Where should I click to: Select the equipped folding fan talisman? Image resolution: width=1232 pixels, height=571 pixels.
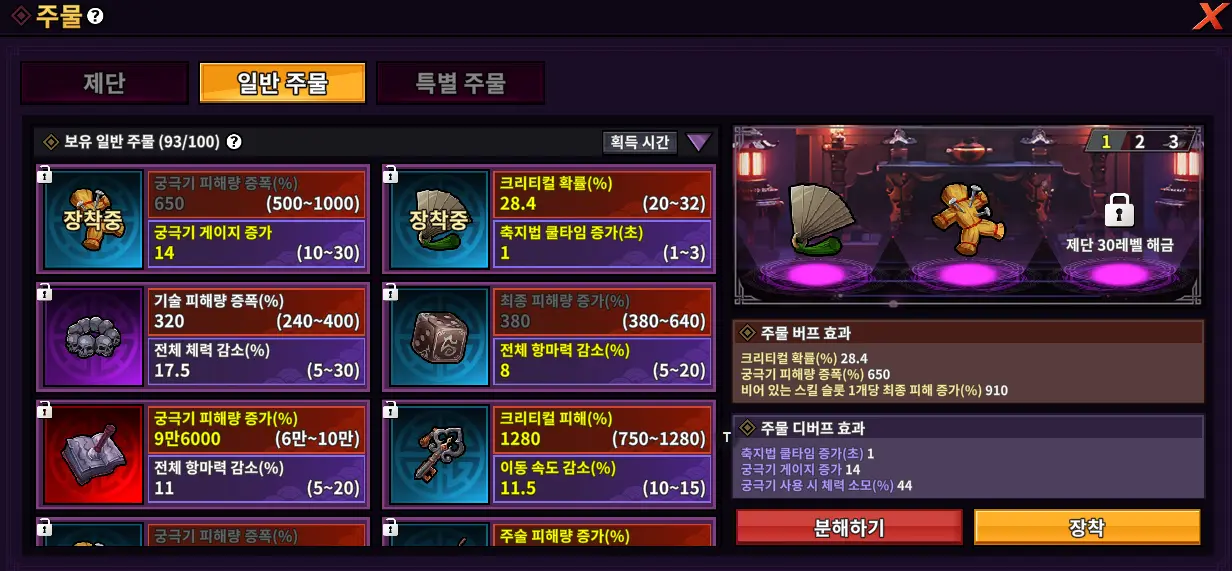click(x=439, y=219)
